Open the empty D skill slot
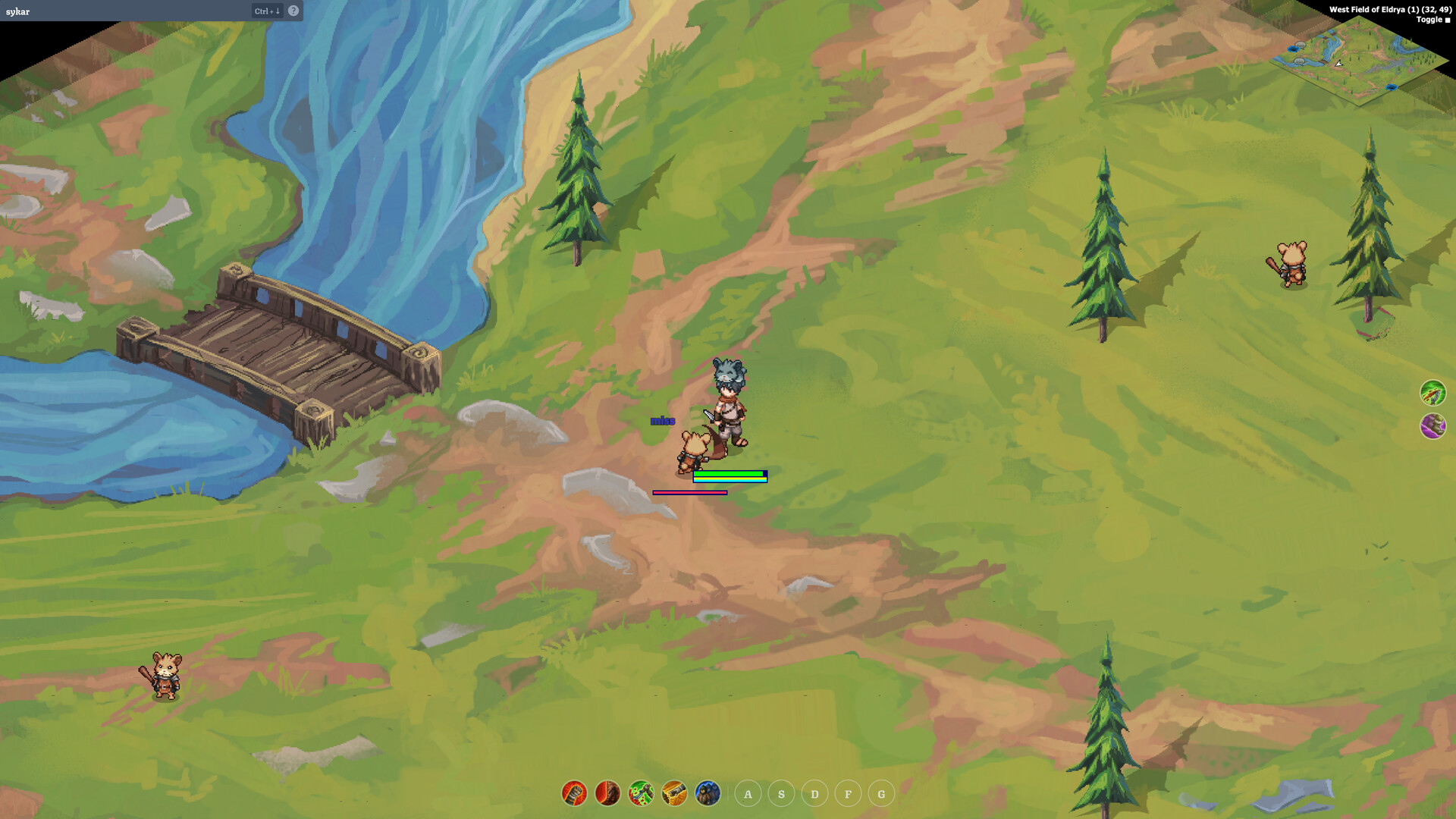The height and width of the screenshot is (819, 1456). [x=814, y=794]
